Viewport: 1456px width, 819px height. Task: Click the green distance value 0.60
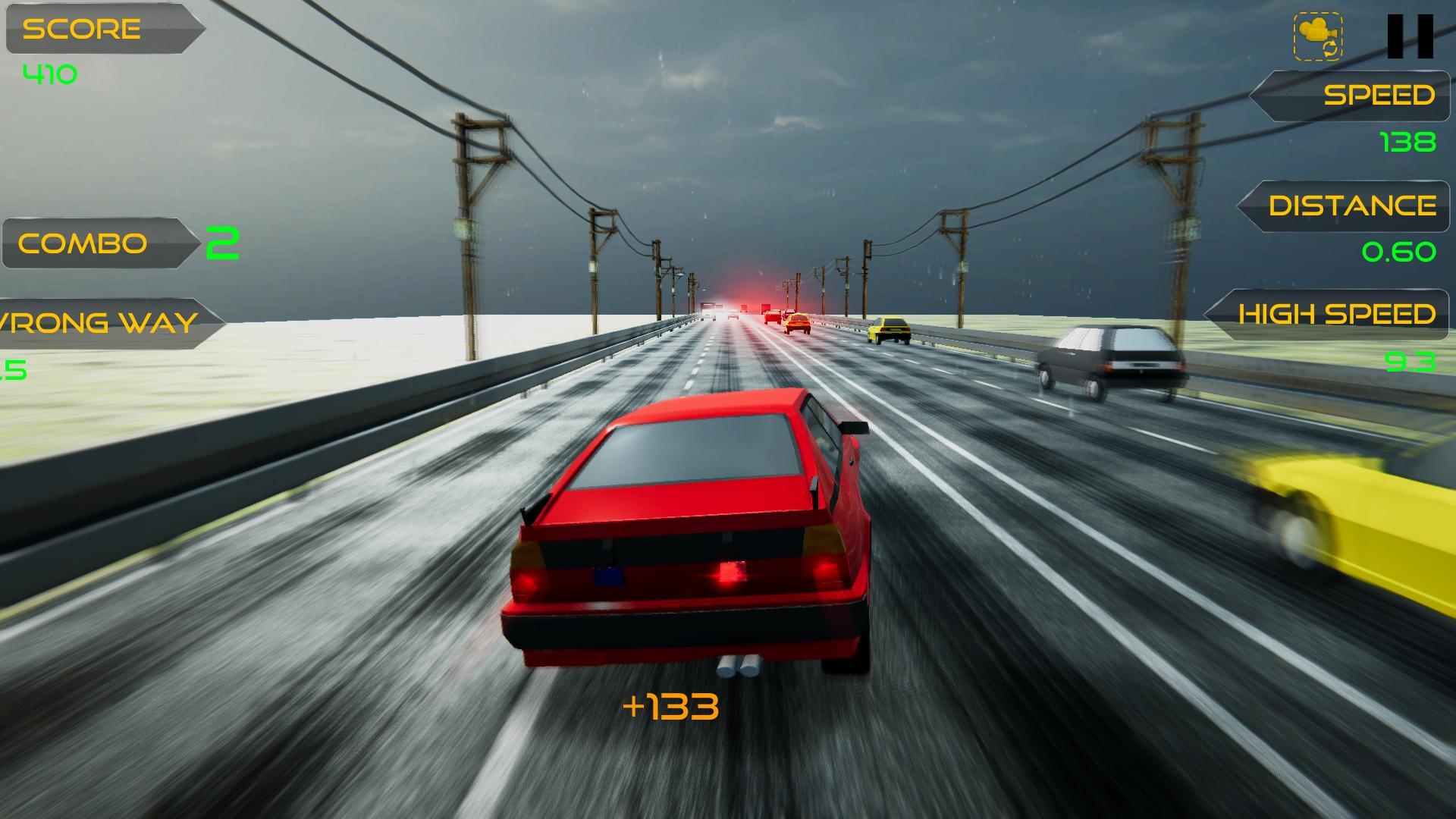(1399, 250)
